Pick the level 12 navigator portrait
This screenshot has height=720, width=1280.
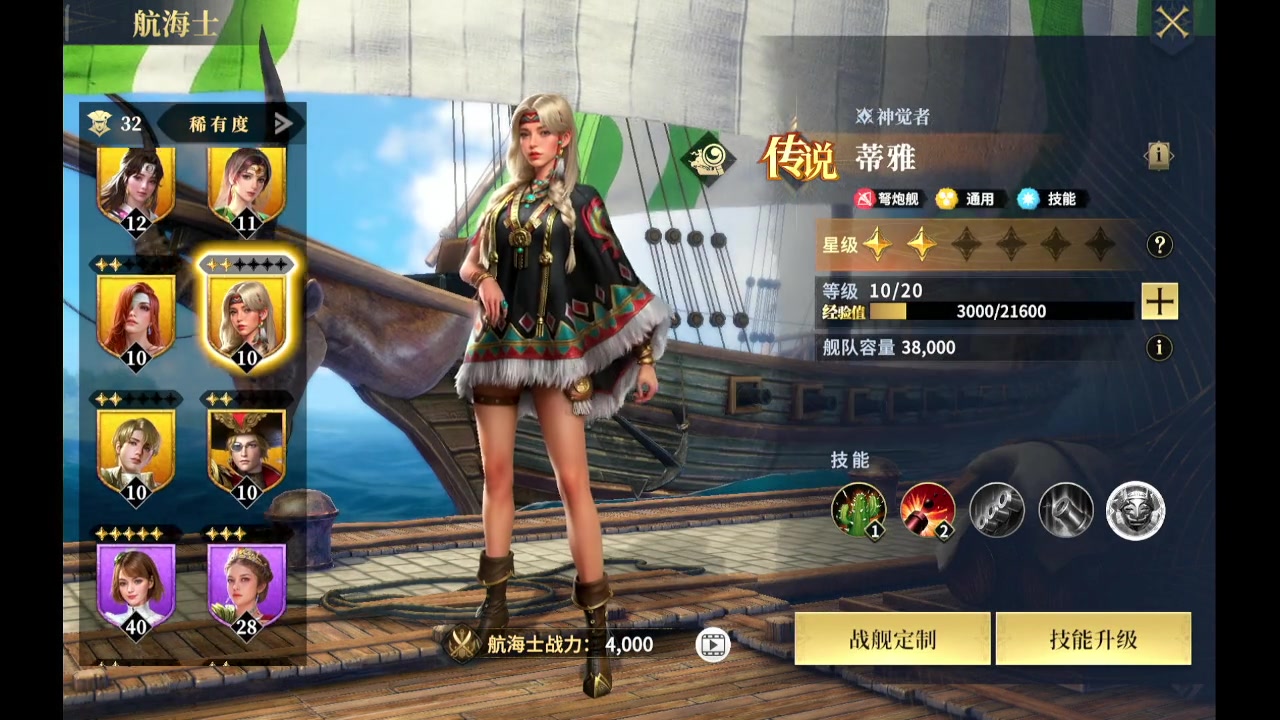[136, 187]
